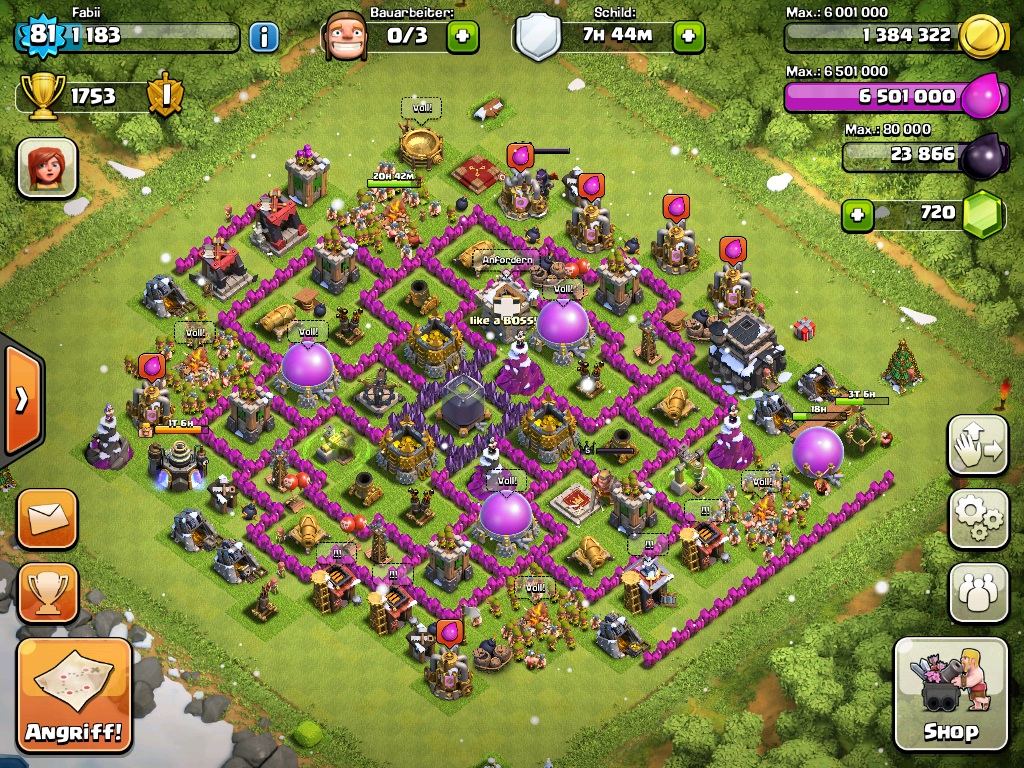The height and width of the screenshot is (768, 1024).
Task: Open the friends list button
Action: (978, 593)
